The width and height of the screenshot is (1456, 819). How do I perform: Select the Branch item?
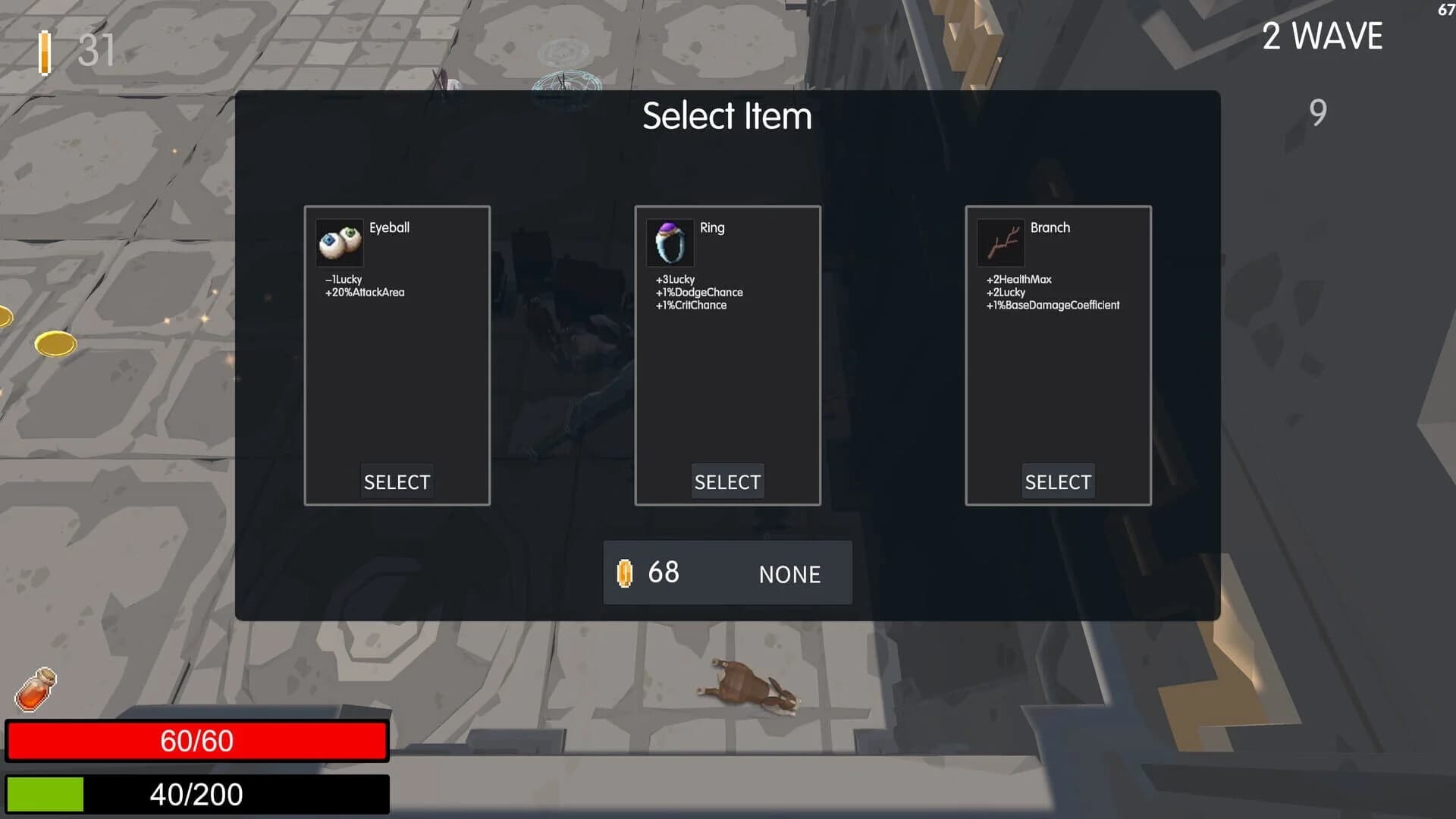tap(1058, 482)
